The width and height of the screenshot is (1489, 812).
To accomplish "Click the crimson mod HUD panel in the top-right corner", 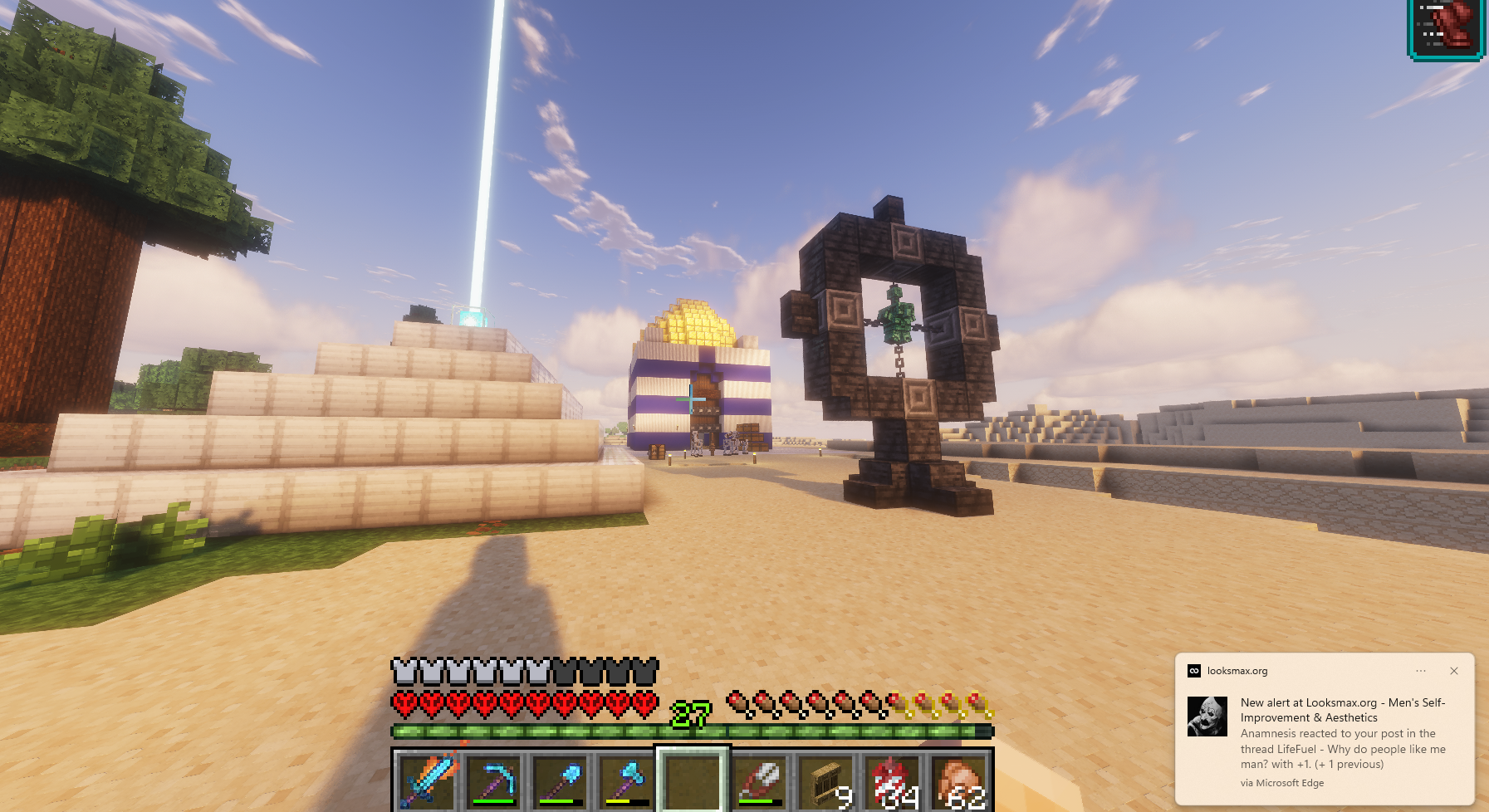I will click(x=1445, y=27).
